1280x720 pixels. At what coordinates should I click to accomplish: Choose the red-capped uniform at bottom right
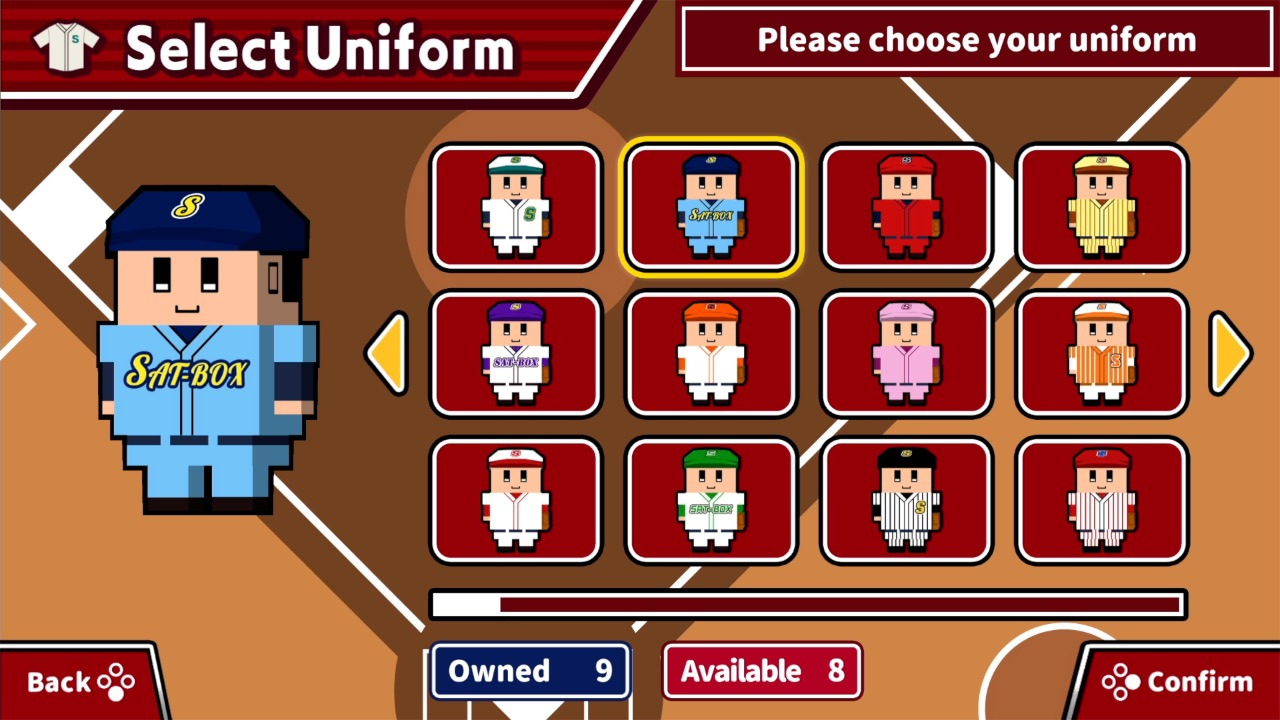click(1101, 500)
